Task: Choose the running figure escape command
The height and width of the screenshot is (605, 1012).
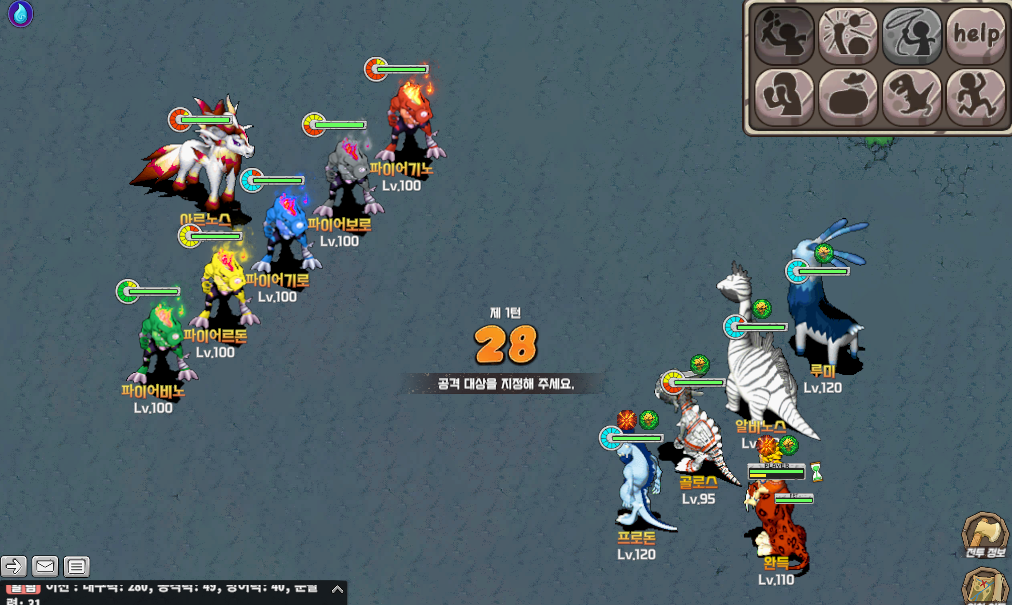Action: pos(975,97)
